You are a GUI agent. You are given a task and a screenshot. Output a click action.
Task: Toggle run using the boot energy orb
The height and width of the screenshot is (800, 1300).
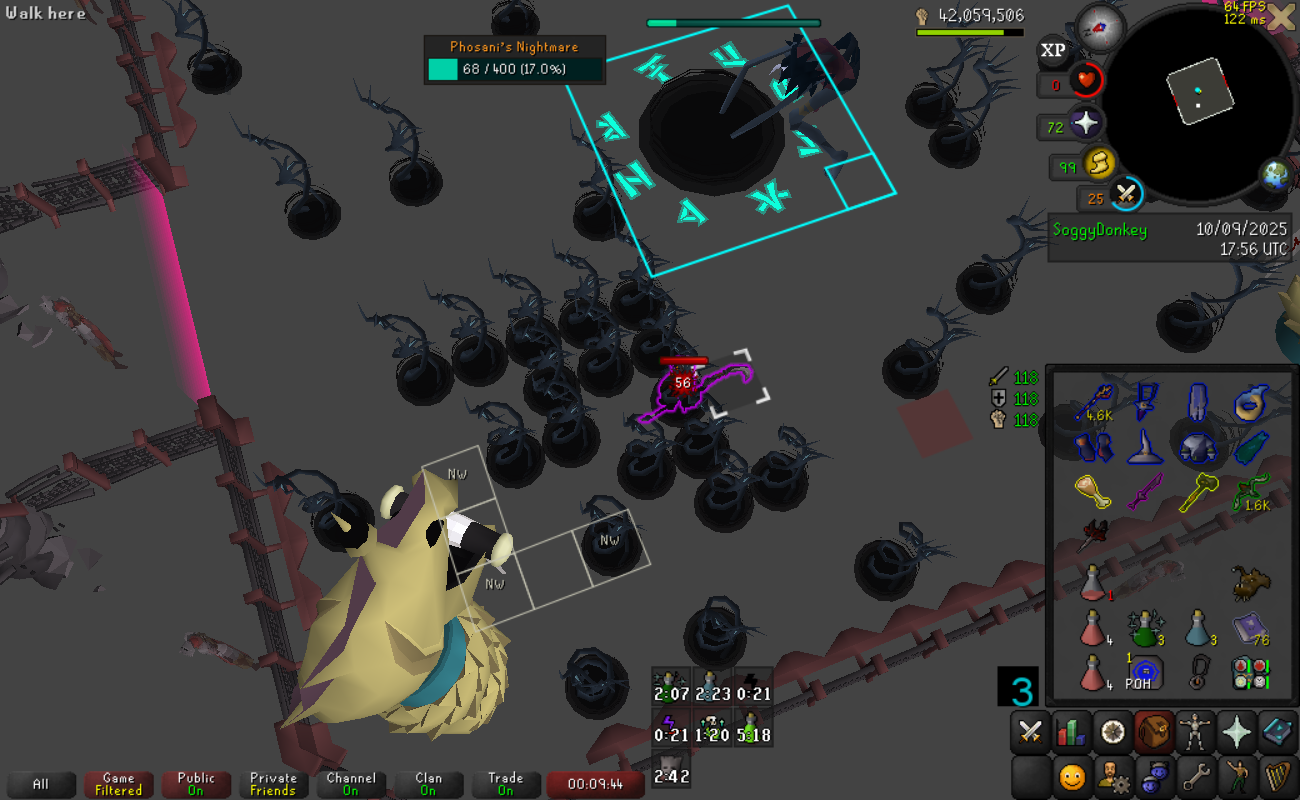pyautogui.click(x=1100, y=163)
